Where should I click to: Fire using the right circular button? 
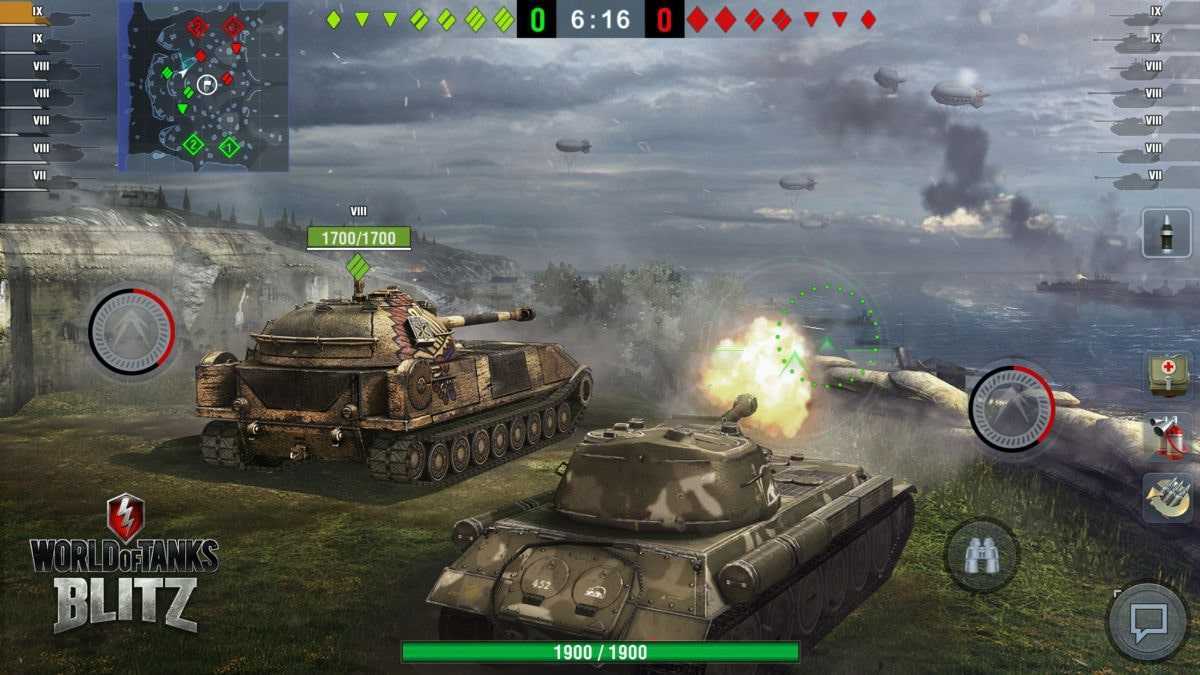point(1011,408)
